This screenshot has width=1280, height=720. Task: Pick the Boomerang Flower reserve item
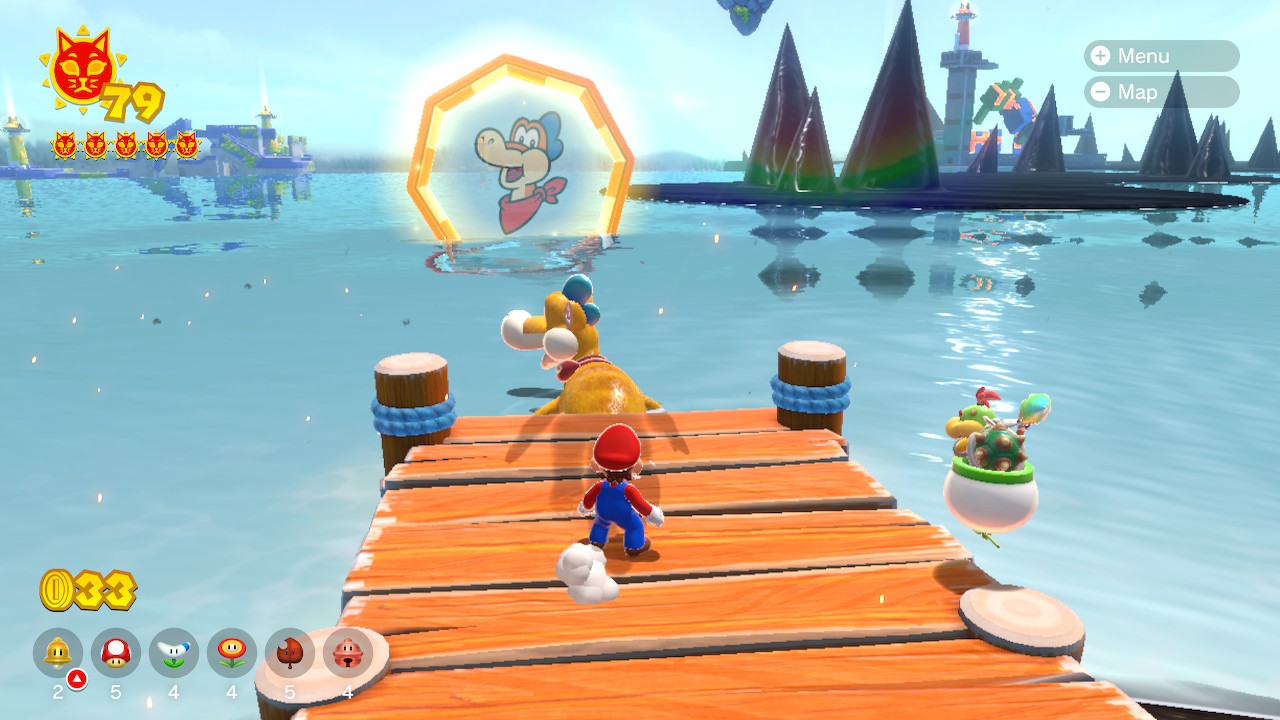[174, 653]
